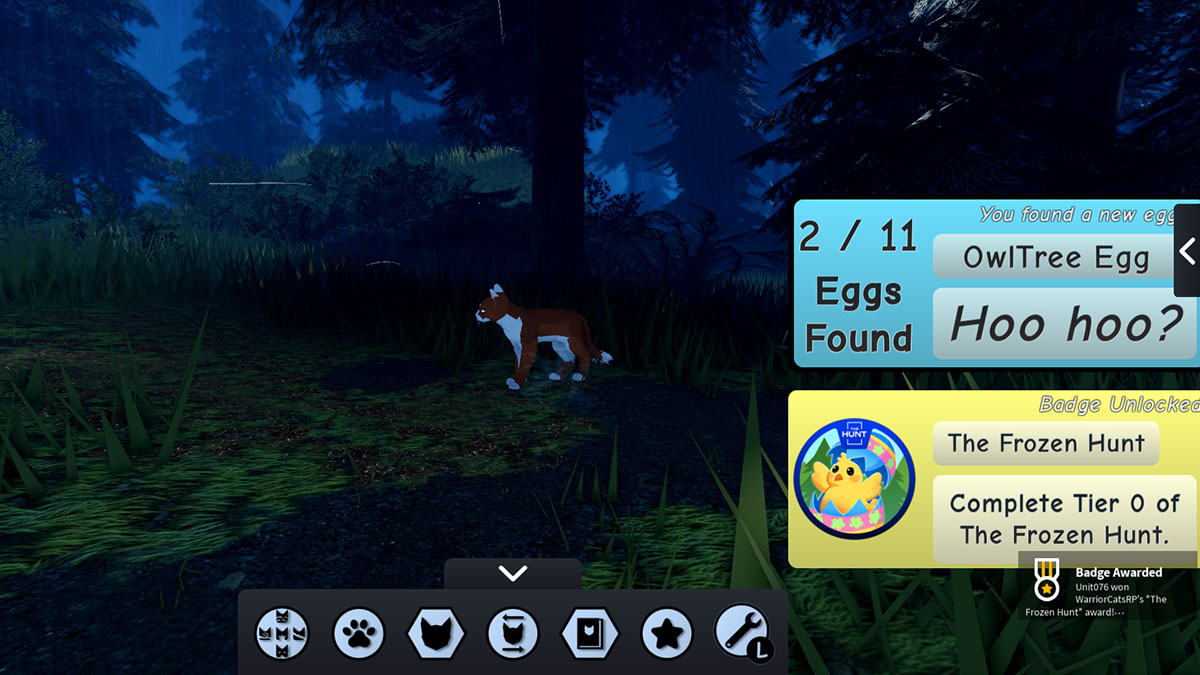Click the cat swap arrows icon
This screenshot has height=675, width=1200.
[x=513, y=633]
